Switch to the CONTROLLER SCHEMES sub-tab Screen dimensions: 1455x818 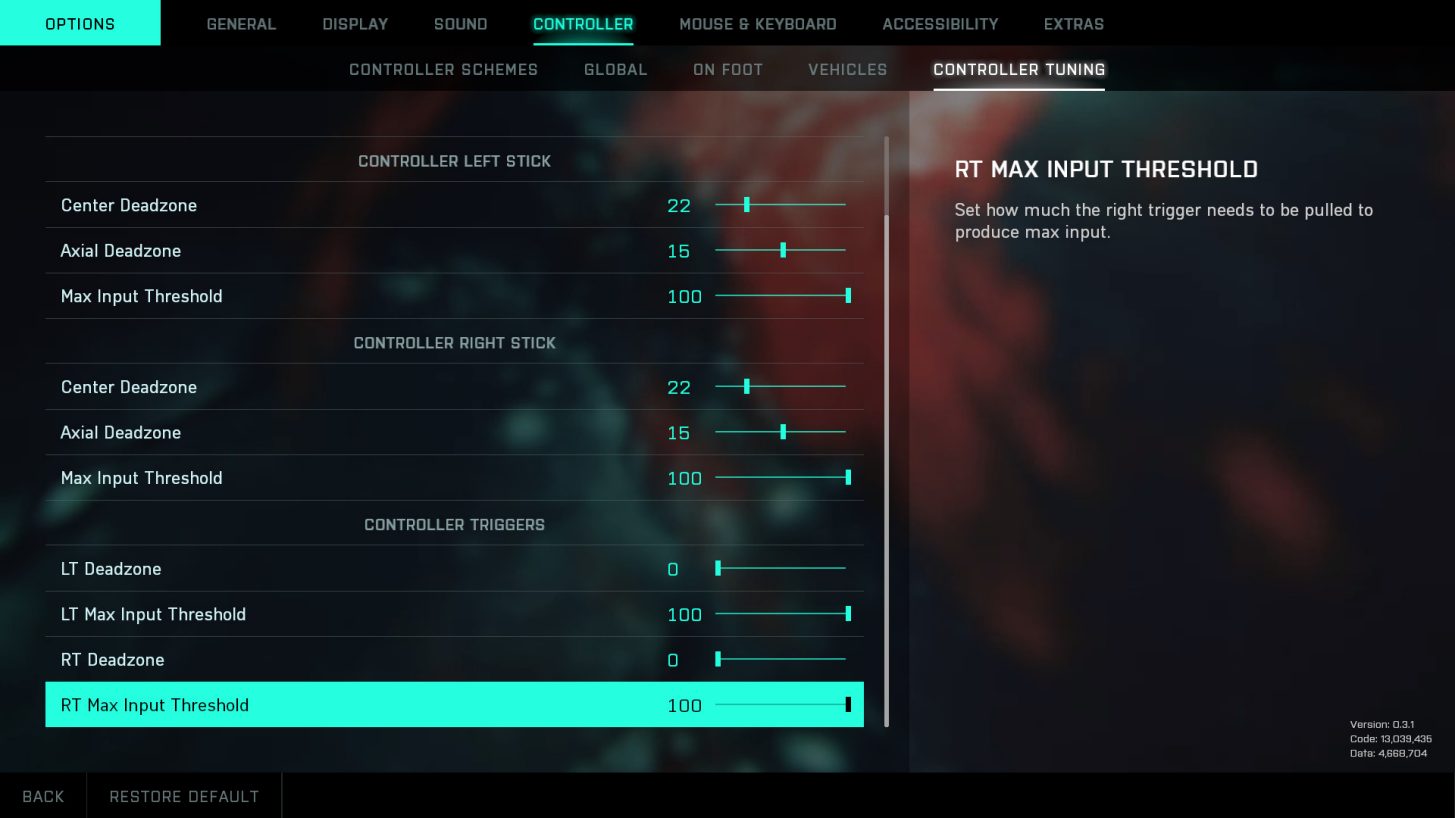click(x=443, y=69)
